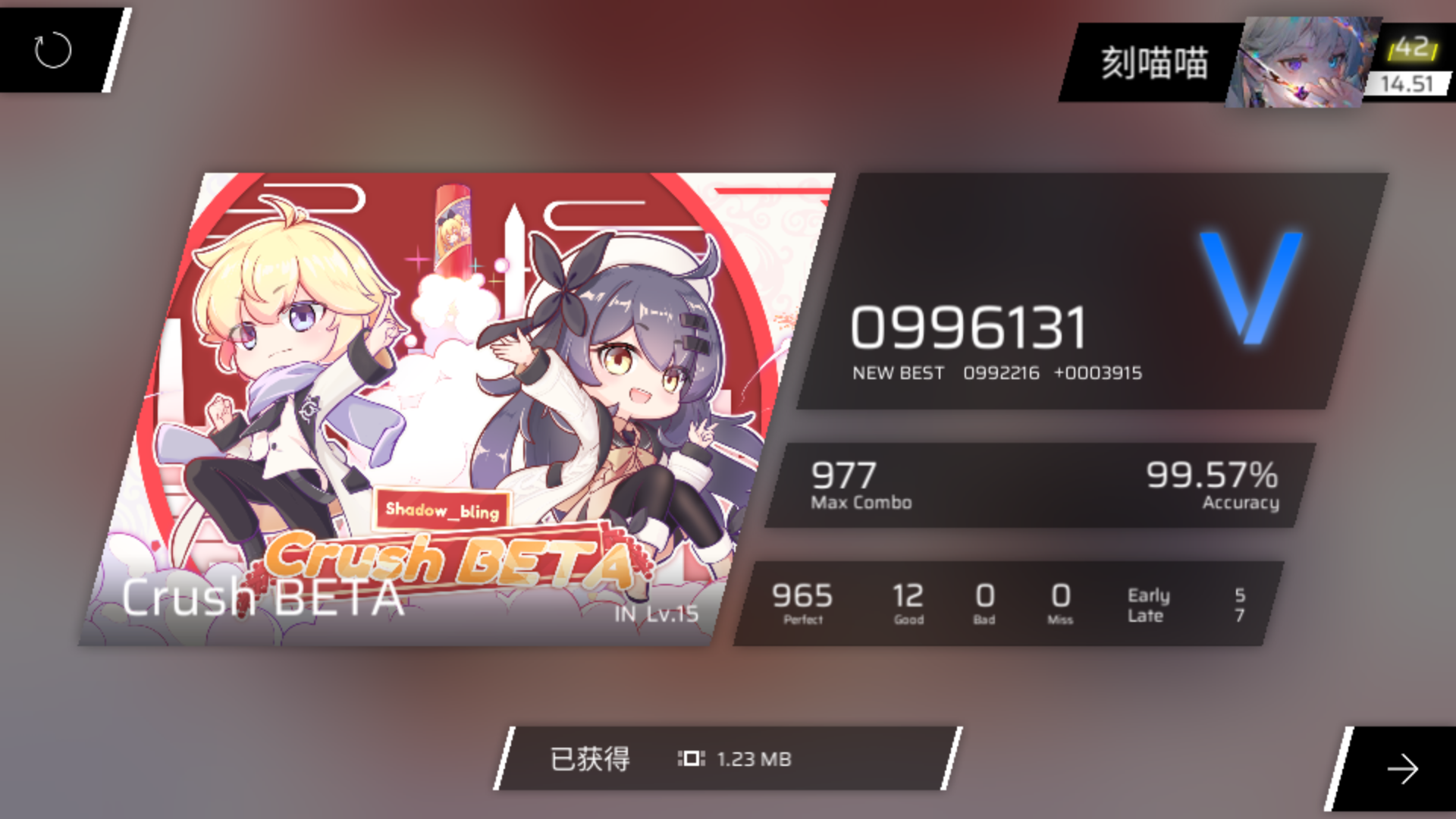
Task: Expand the Good judgment count details
Action: [908, 601]
